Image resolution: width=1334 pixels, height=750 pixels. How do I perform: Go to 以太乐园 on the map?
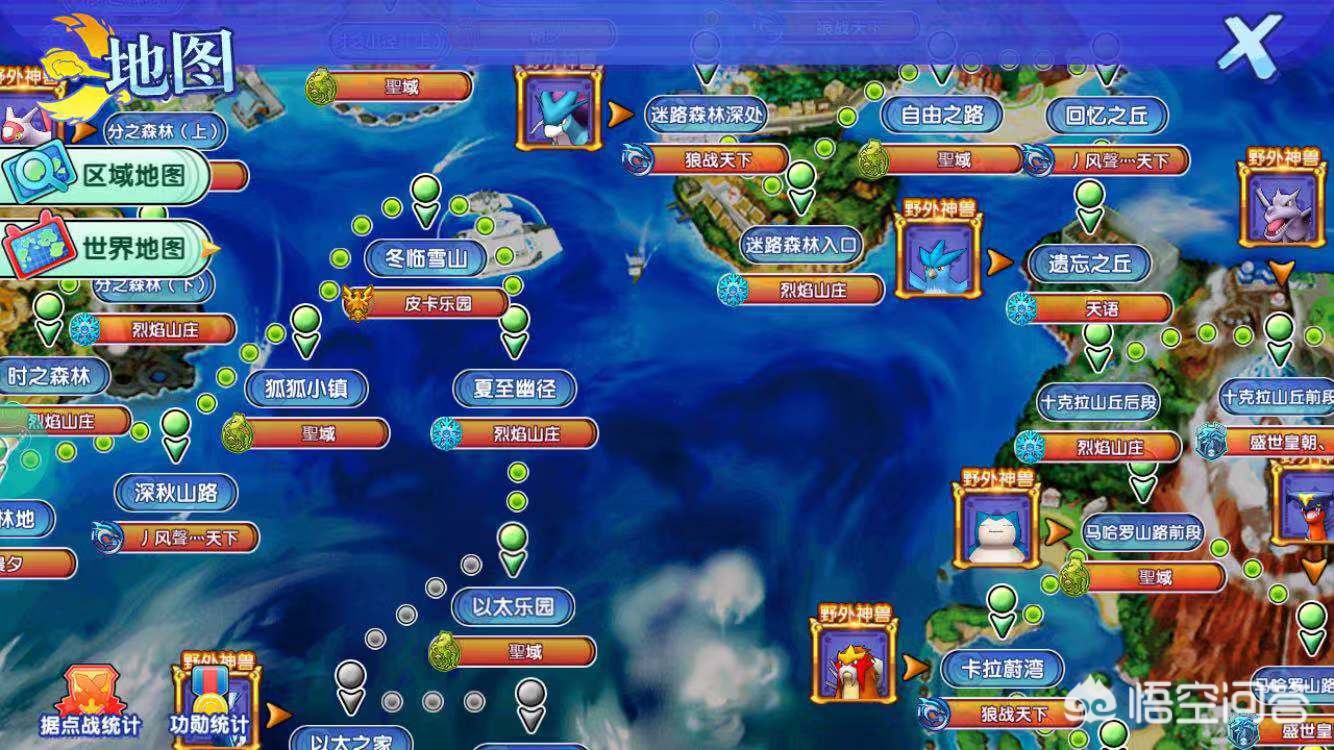point(512,606)
